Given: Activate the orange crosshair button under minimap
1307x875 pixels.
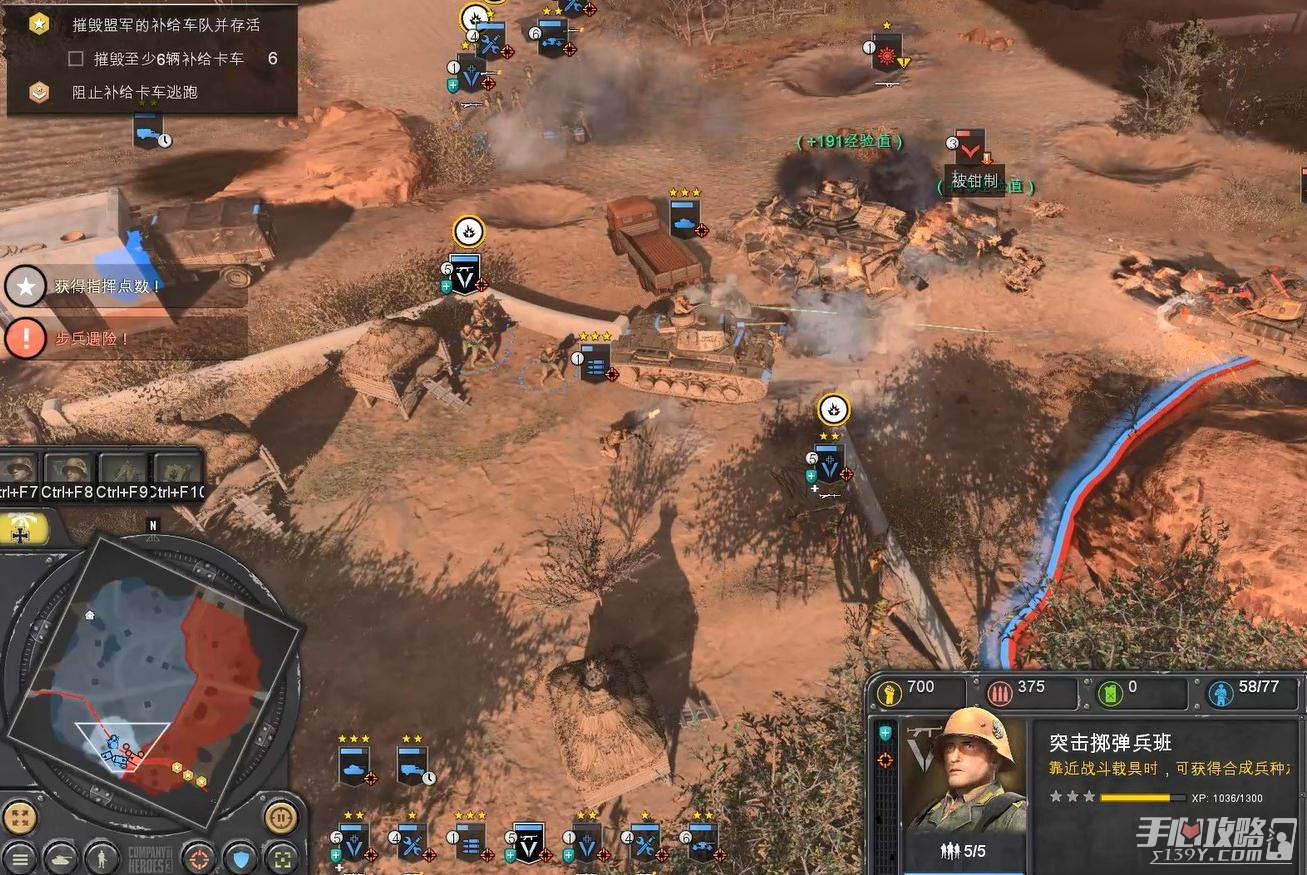Looking at the screenshot, I should pos(200,858).
